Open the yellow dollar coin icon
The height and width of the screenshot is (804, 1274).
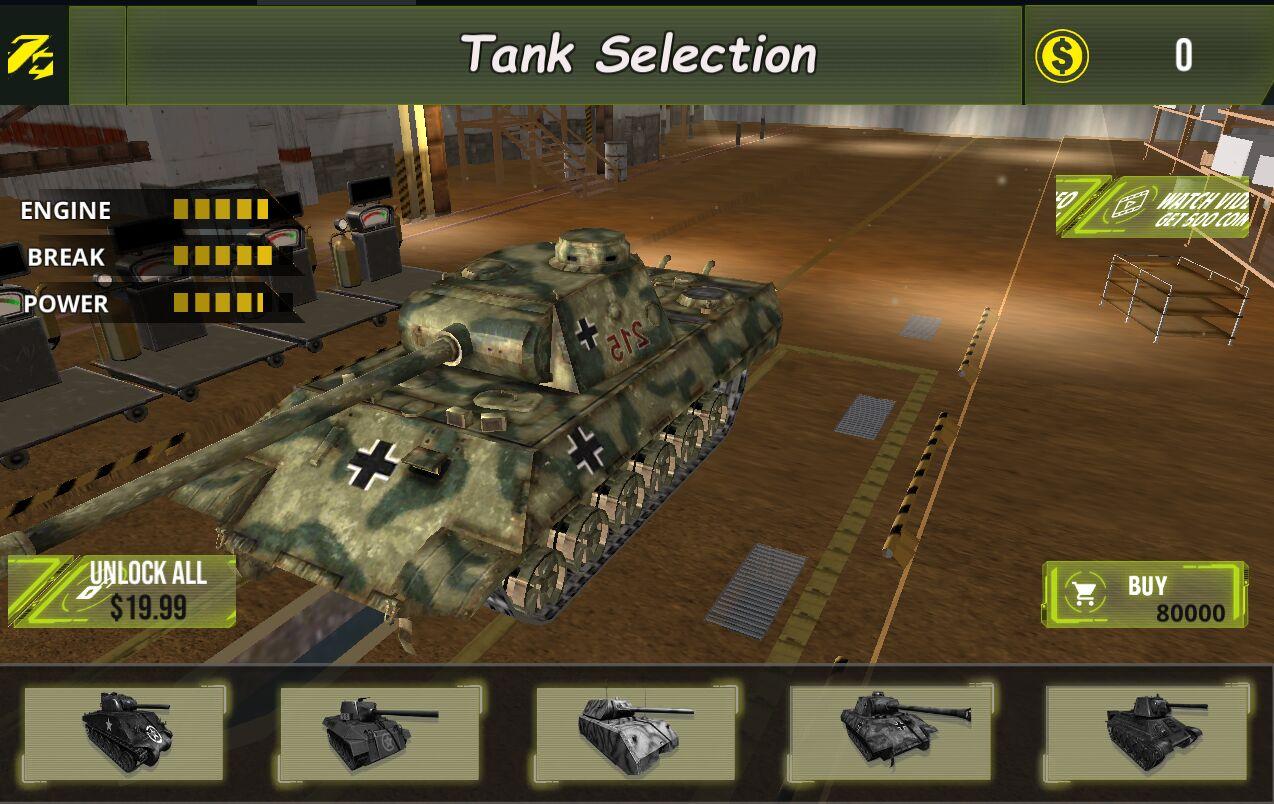[1061, 56]
